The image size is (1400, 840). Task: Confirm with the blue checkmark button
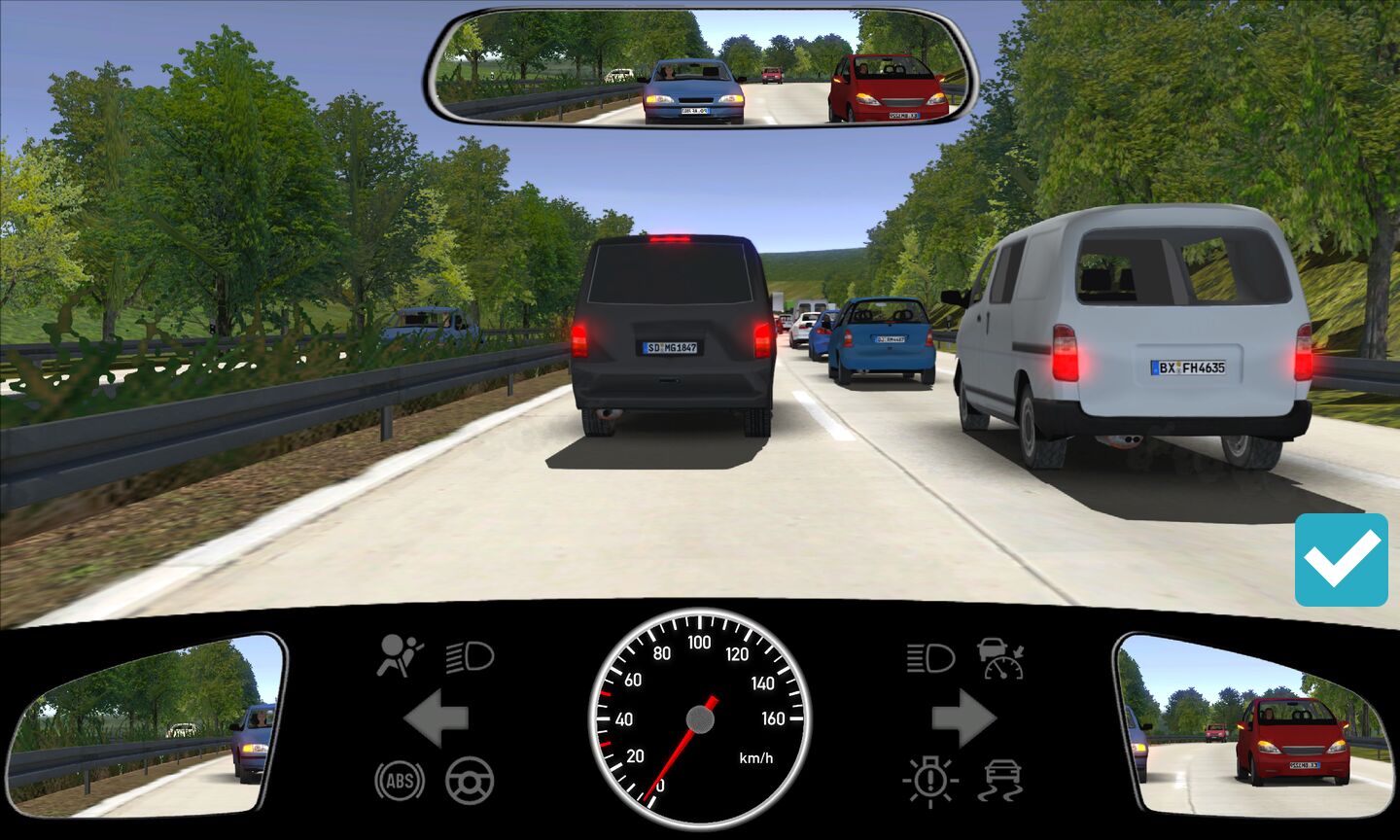pos(1341,560)
